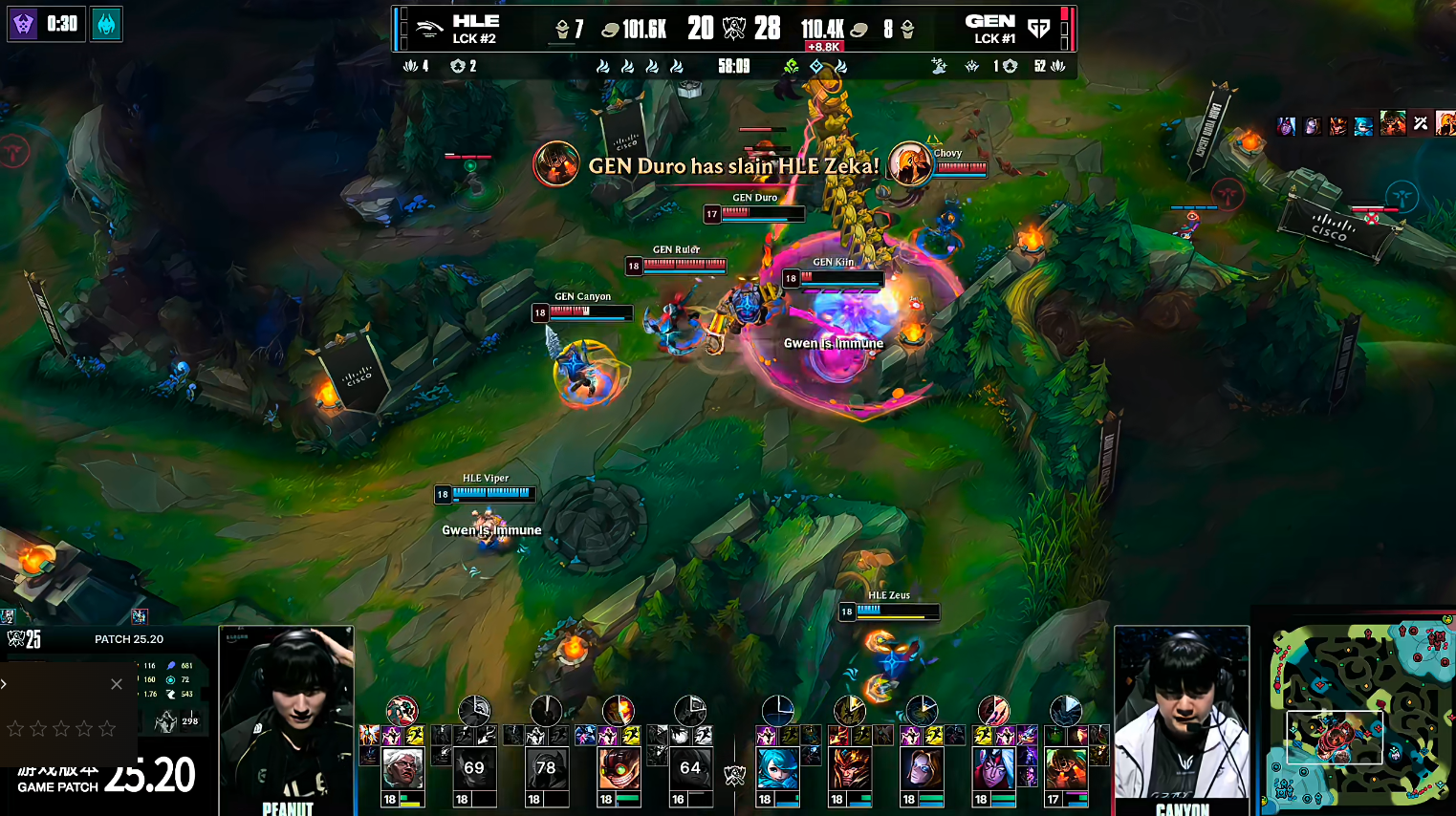Screen dimensions: 1456x816
Task: Select Gwen's portrait in the bottom scoreboard
Action: (777, 768)
